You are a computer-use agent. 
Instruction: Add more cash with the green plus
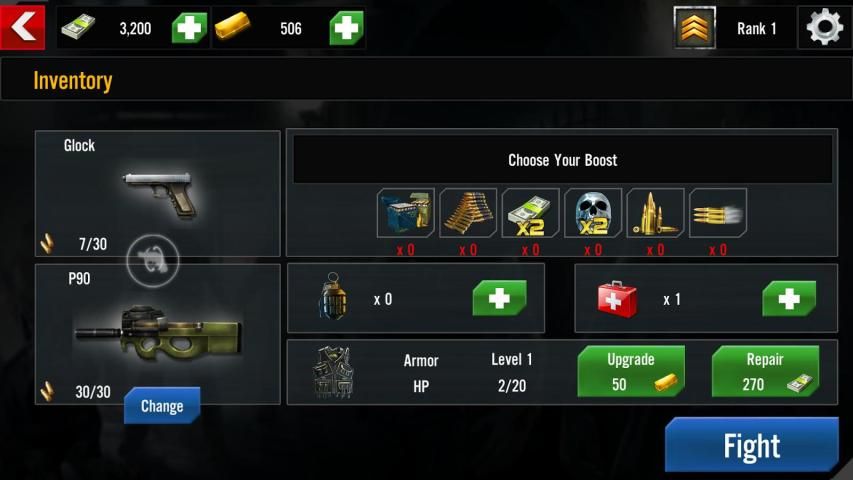[189, 28]
